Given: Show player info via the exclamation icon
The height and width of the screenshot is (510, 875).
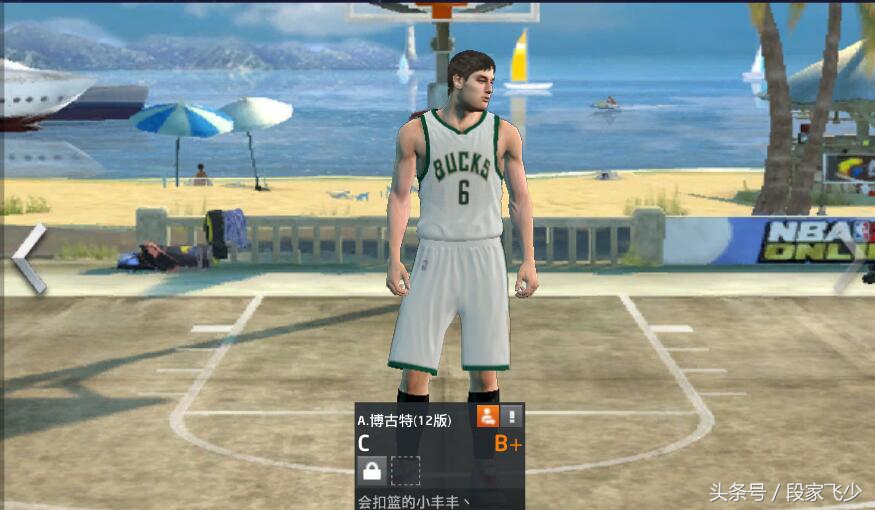Looking at the screenshot, I should click(x=512, y=417).
